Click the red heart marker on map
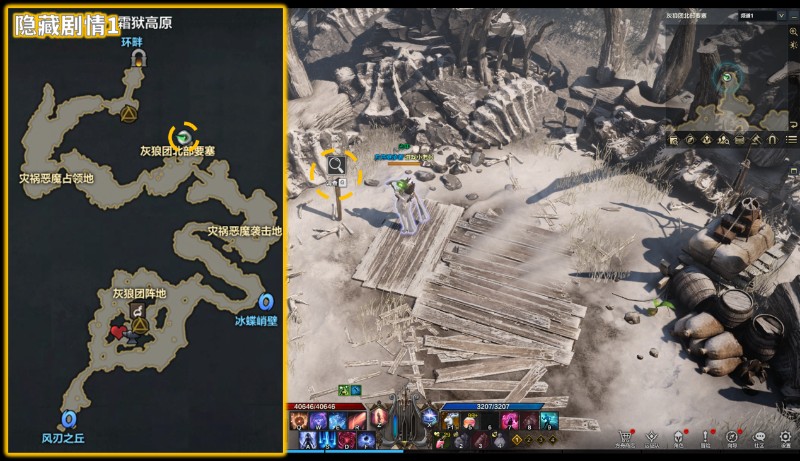 point(118,332)
